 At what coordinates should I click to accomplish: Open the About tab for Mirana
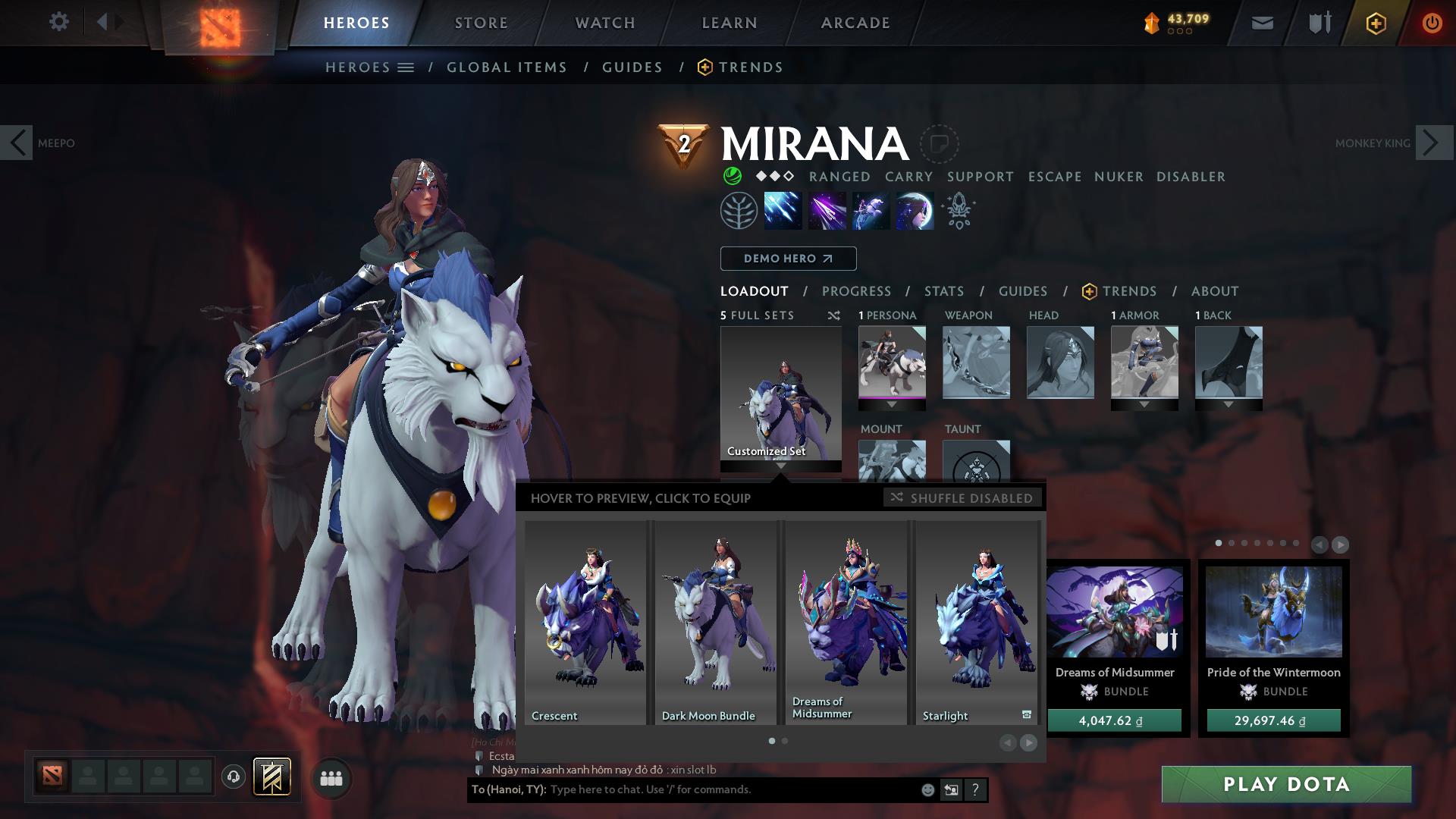coord(1214,291)
